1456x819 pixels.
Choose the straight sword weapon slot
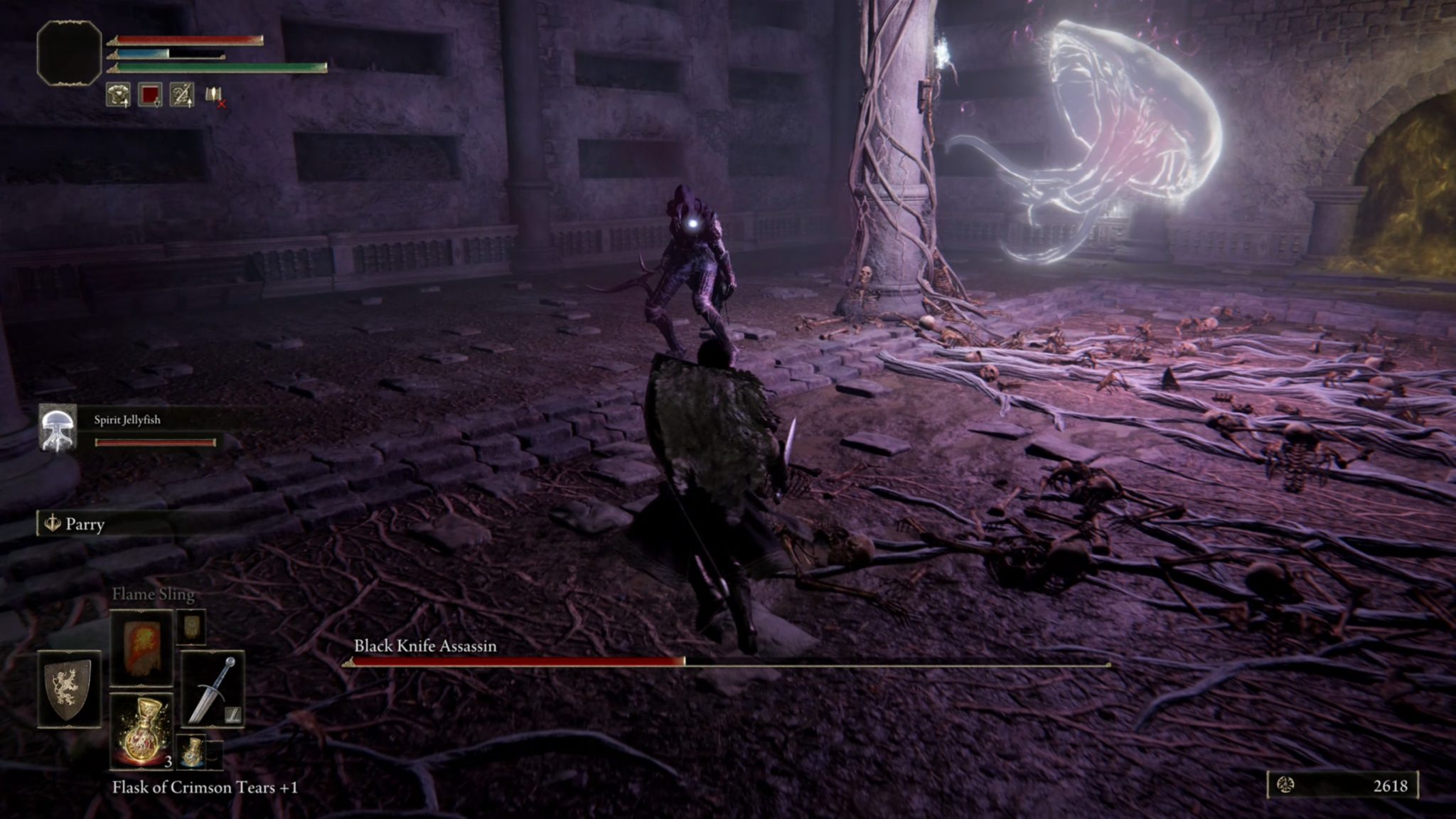(x=212, y=688)
